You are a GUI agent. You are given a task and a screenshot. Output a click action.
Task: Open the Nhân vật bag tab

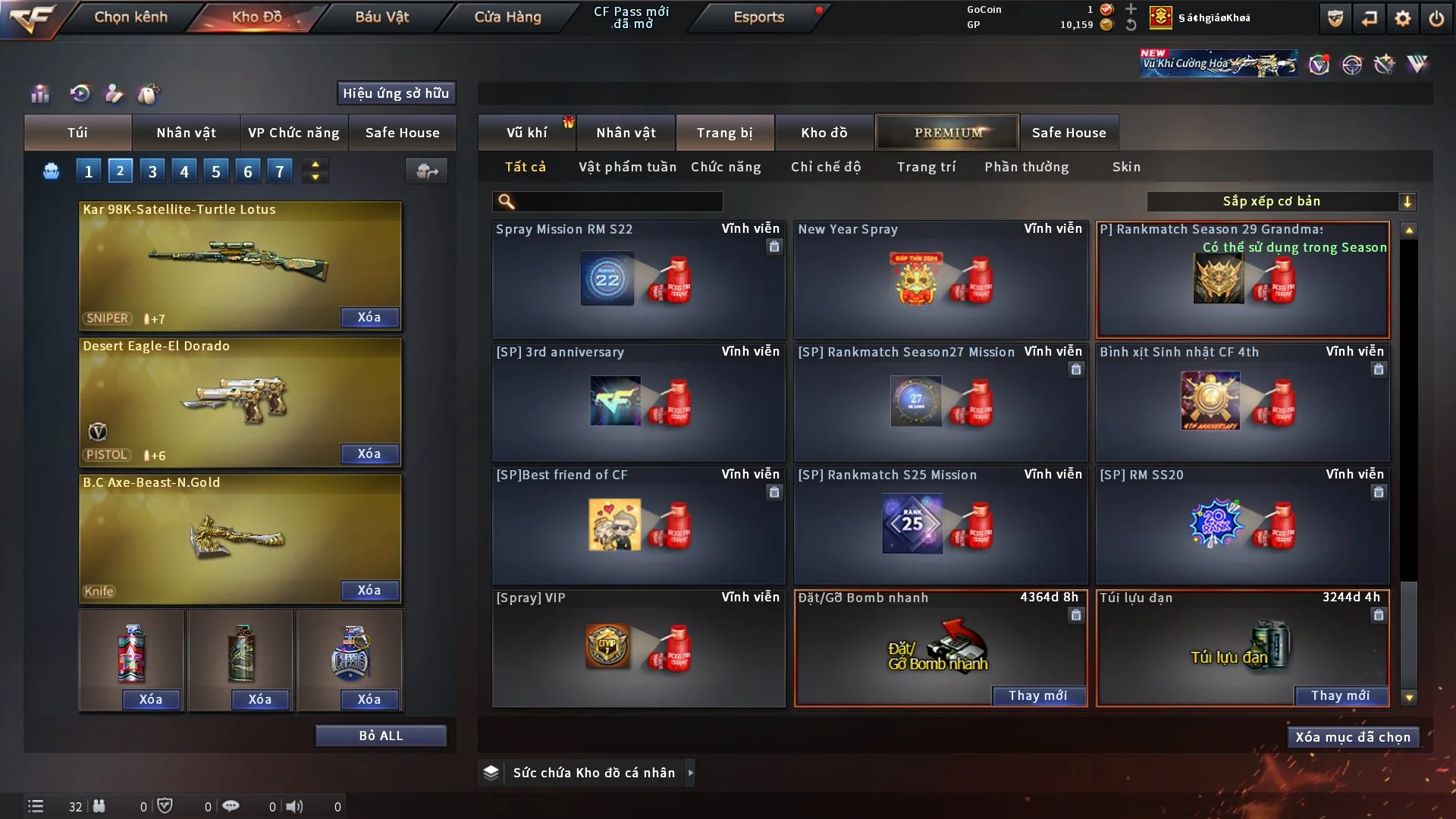[186, 133]
